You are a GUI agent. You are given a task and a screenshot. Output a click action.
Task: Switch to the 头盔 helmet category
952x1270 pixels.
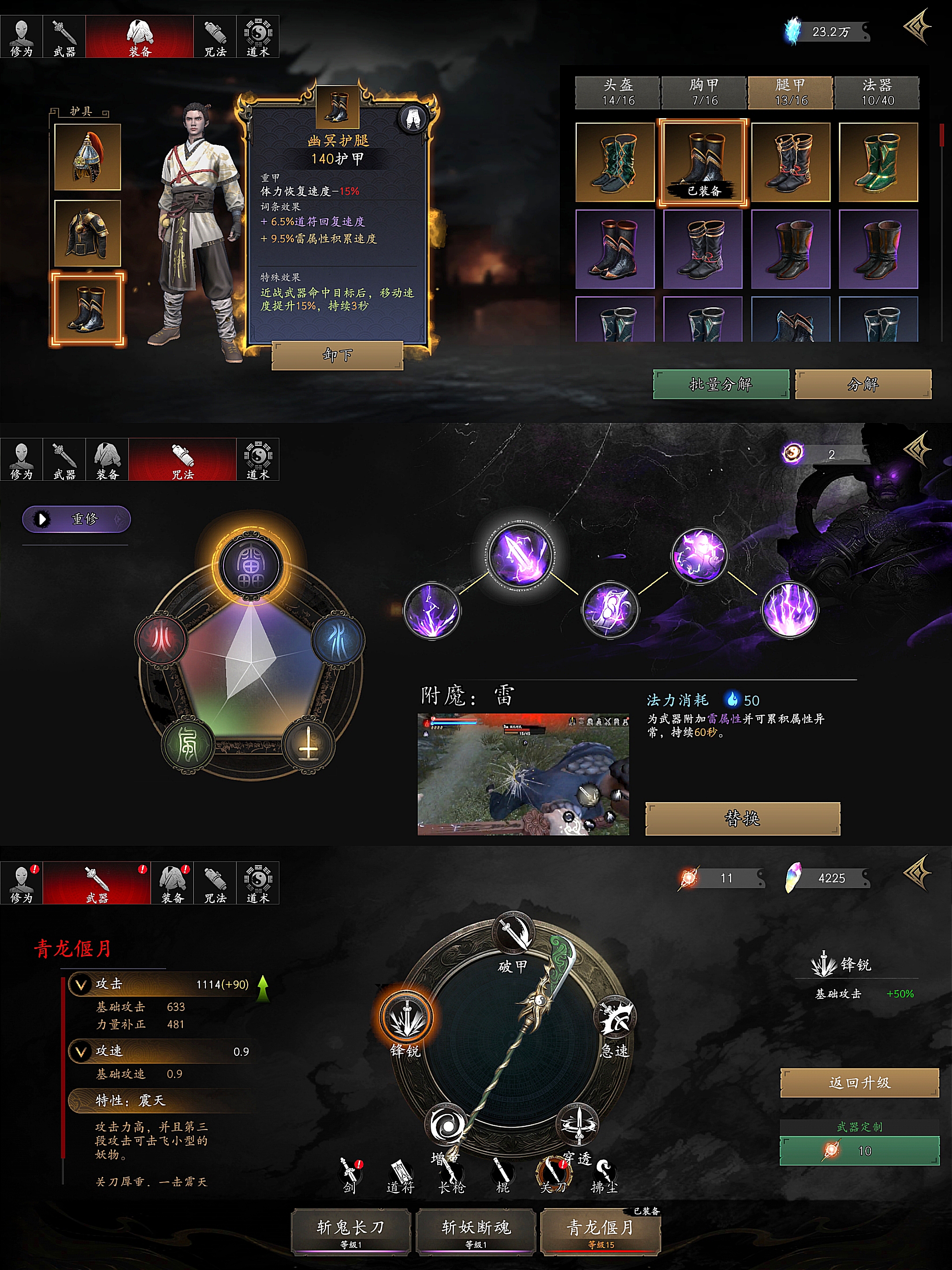click(x=618, y=93)
